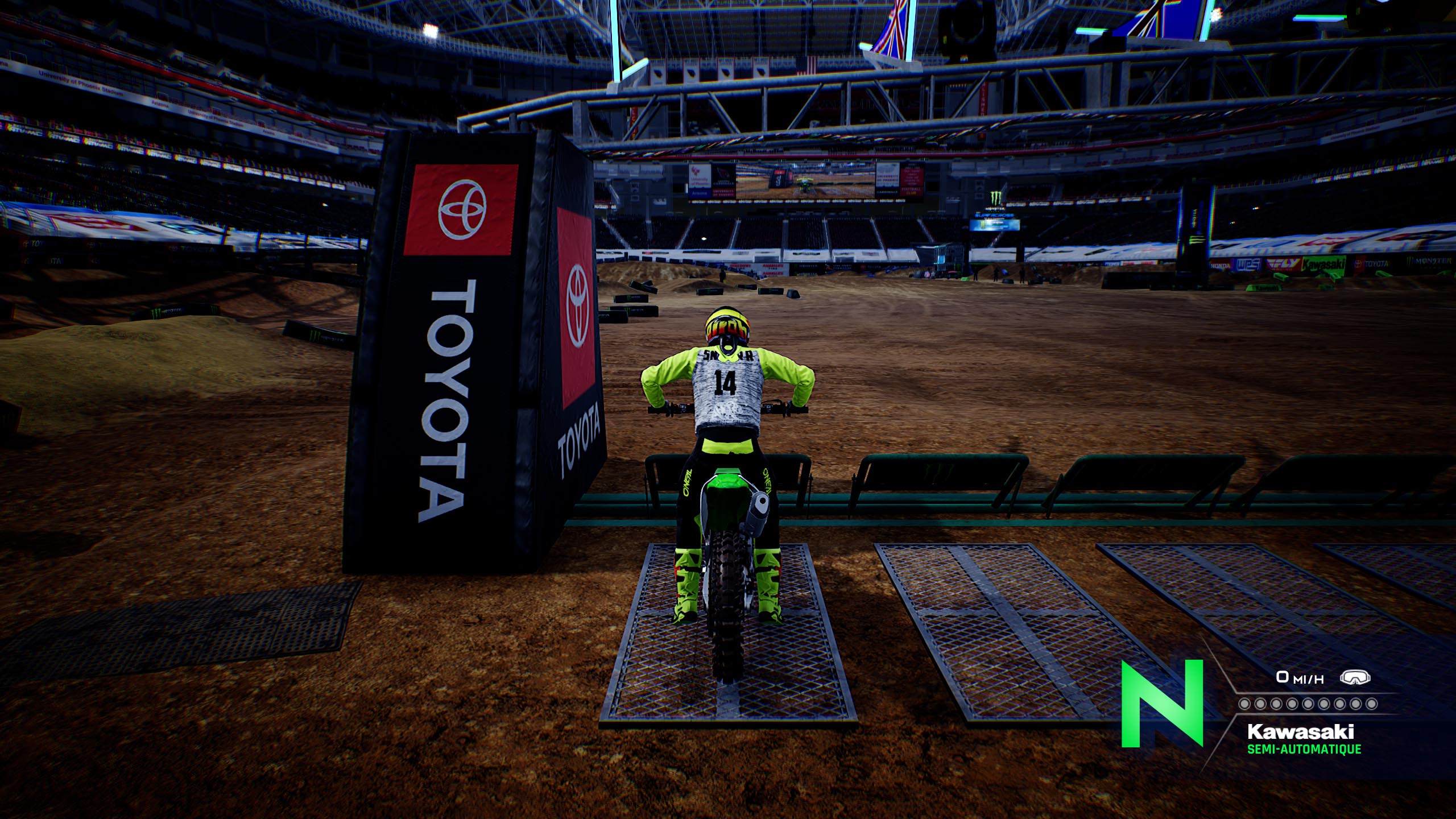Click the goggles tear-off icon
This screenshot has height=819, width=1456.
tap(1355, 677)
